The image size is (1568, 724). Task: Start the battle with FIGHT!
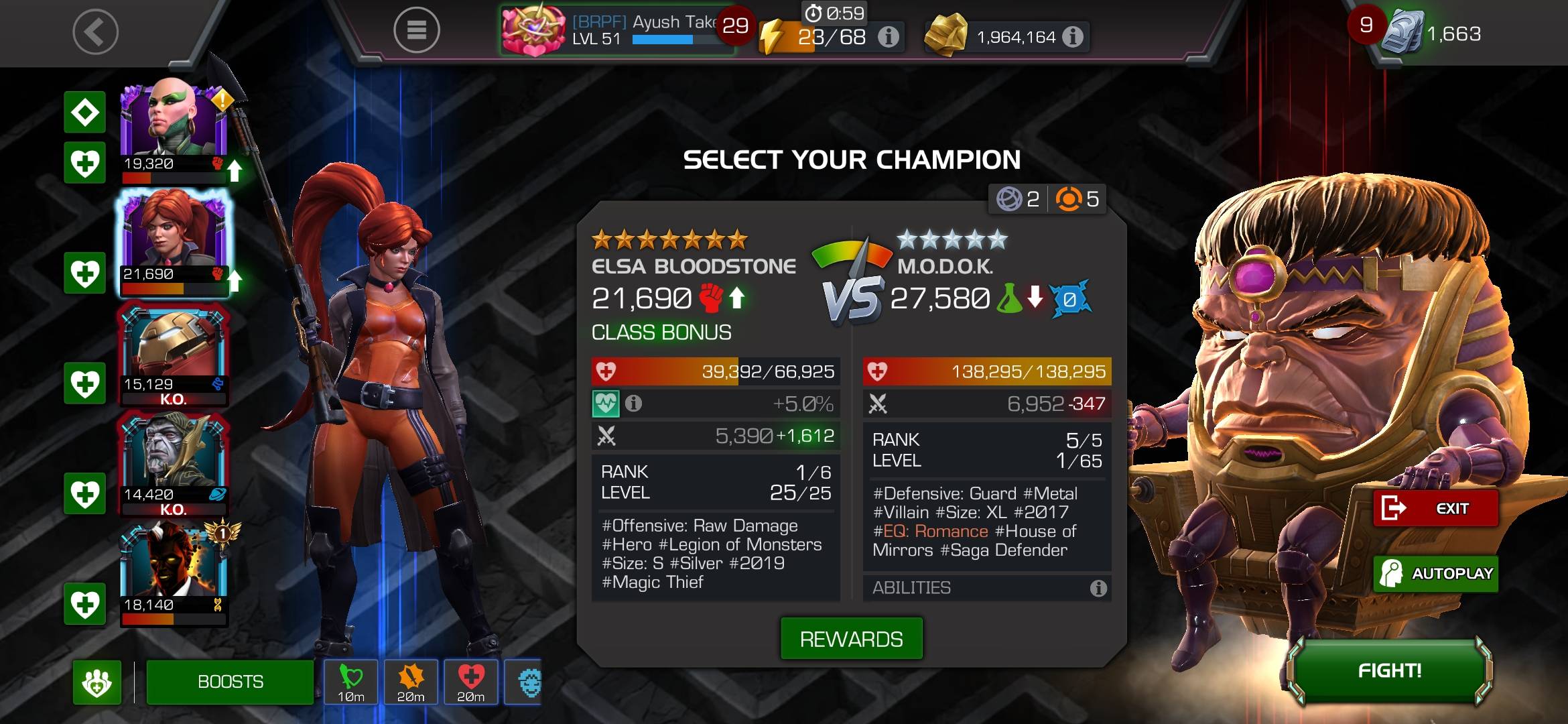1390,671
